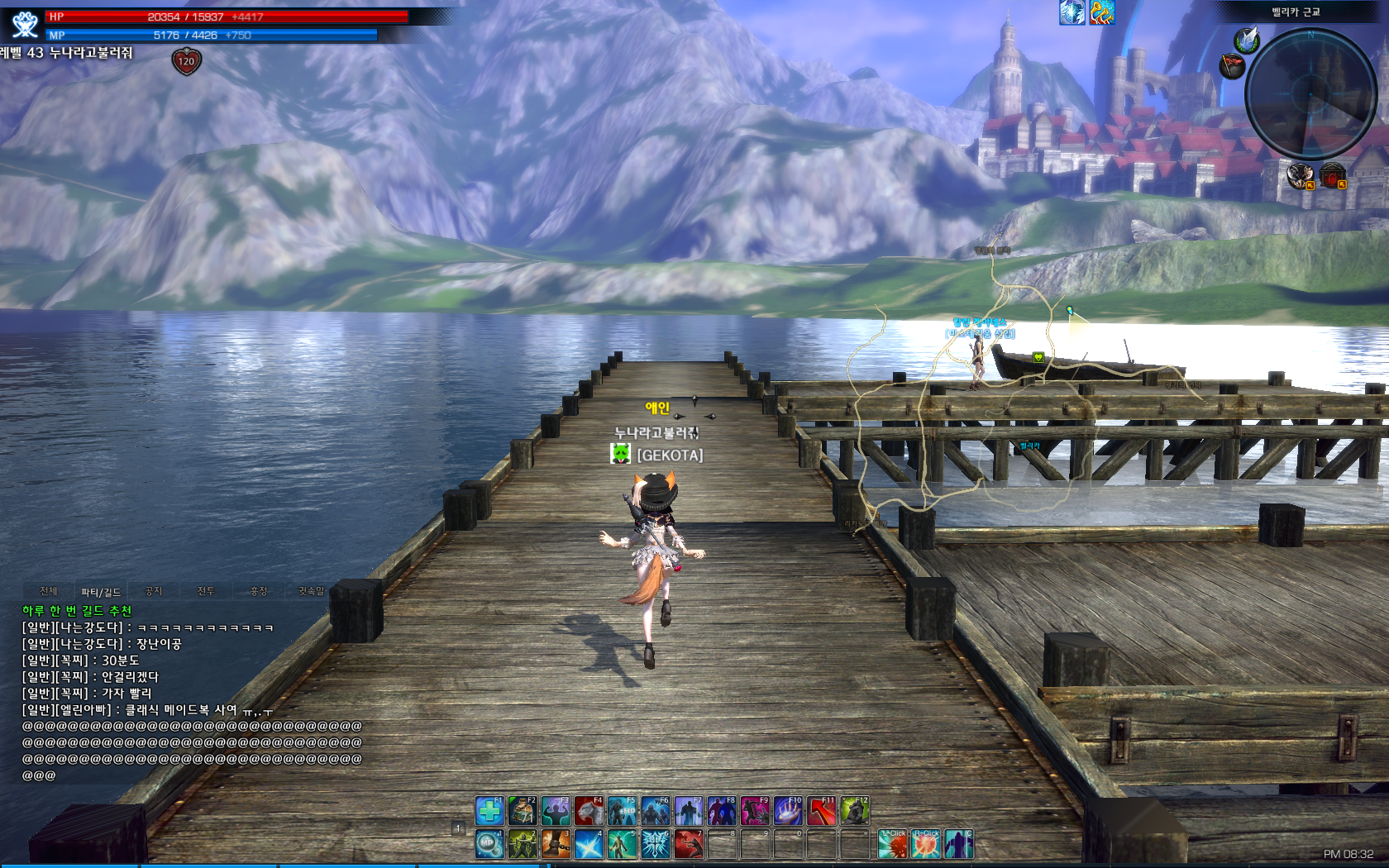Switch to the 전체 chat tab
1389x868 pixels.
pyautogui.click(x=49, y=591)
